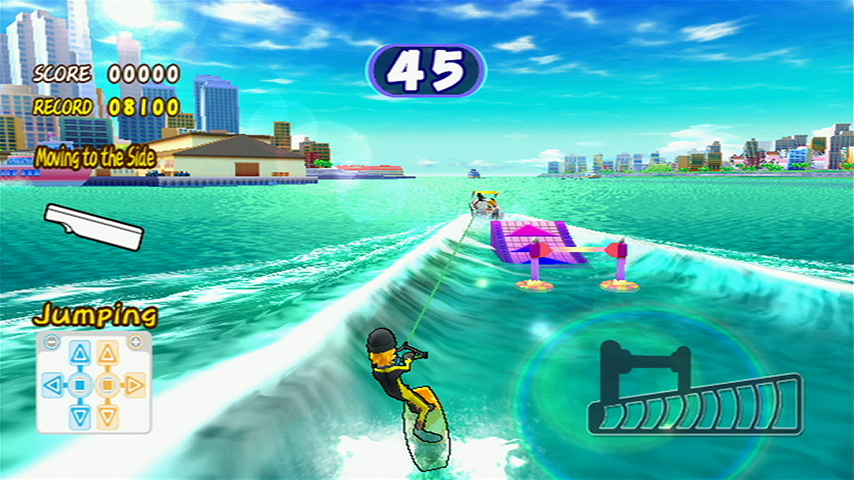Click the orange center square pad
The height and width of the screenshot is (480, 854).
coord(107,383)
